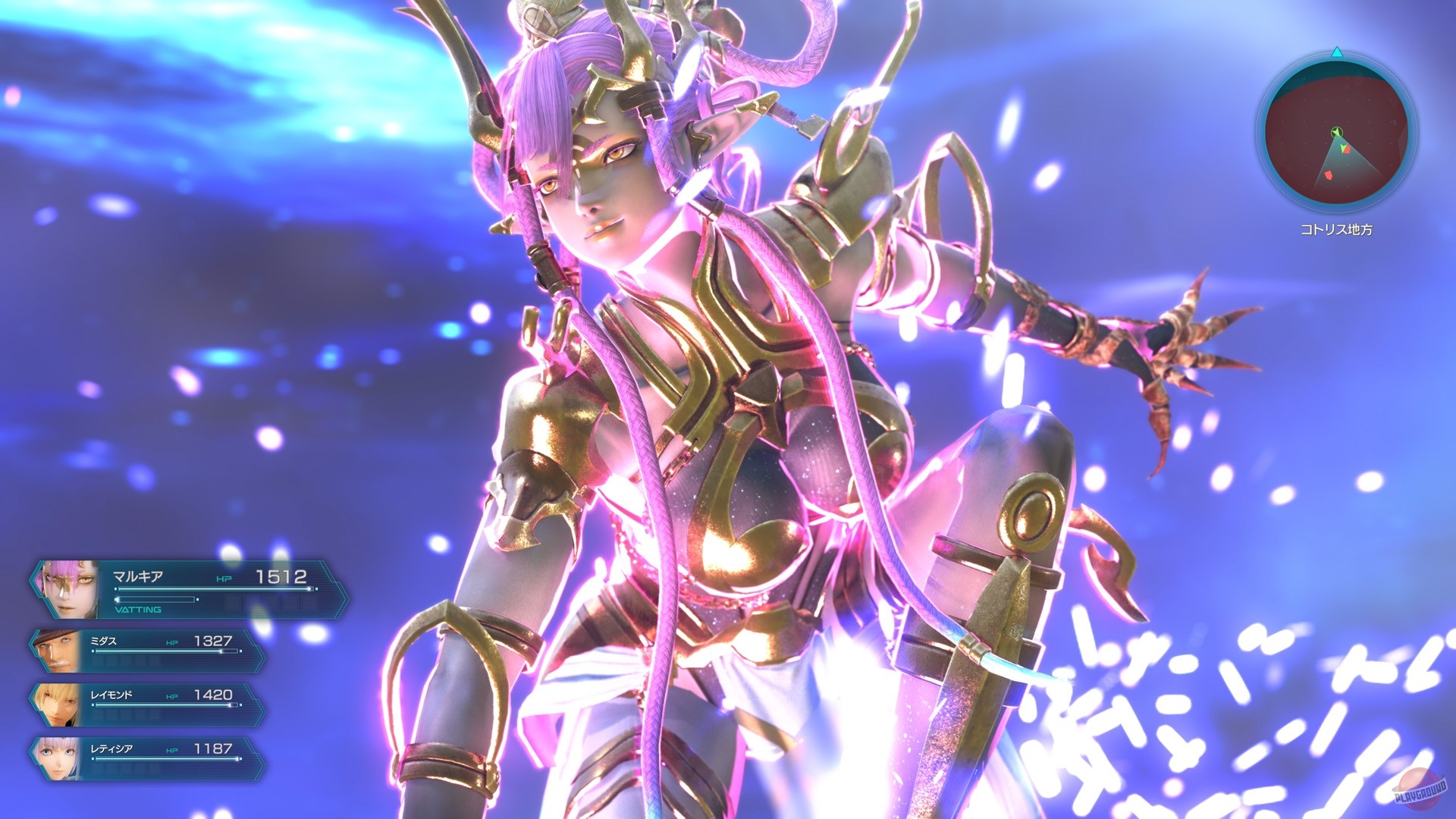The width and height of the screenshot is (1456, 819).
Task: Click the red enemy blip inside the vision cone
Action: tap(1346, 149)
